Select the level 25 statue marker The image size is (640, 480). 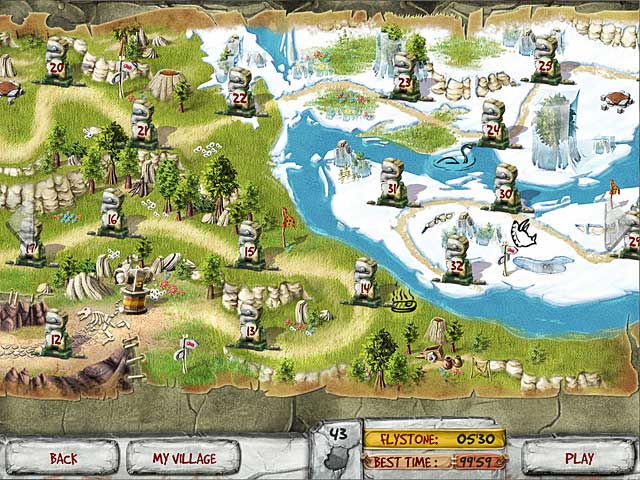[x=545, y=60]
